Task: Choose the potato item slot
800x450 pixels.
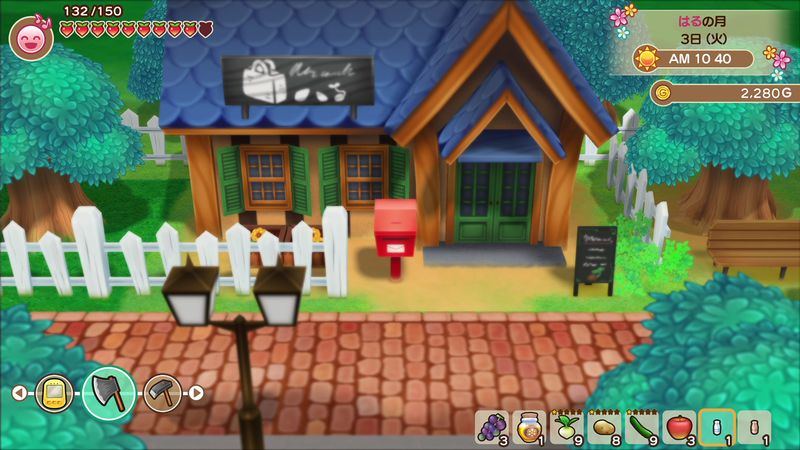Action: (604, 427)
